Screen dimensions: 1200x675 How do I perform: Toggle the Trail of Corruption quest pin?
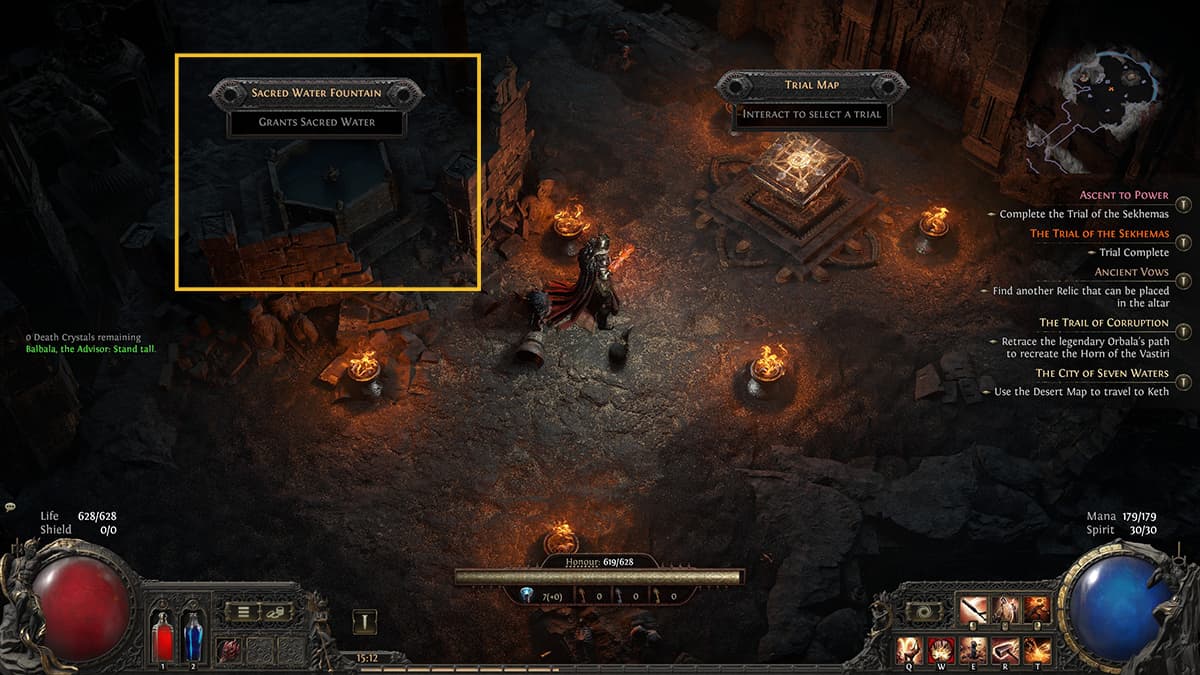coord(1183,331)
